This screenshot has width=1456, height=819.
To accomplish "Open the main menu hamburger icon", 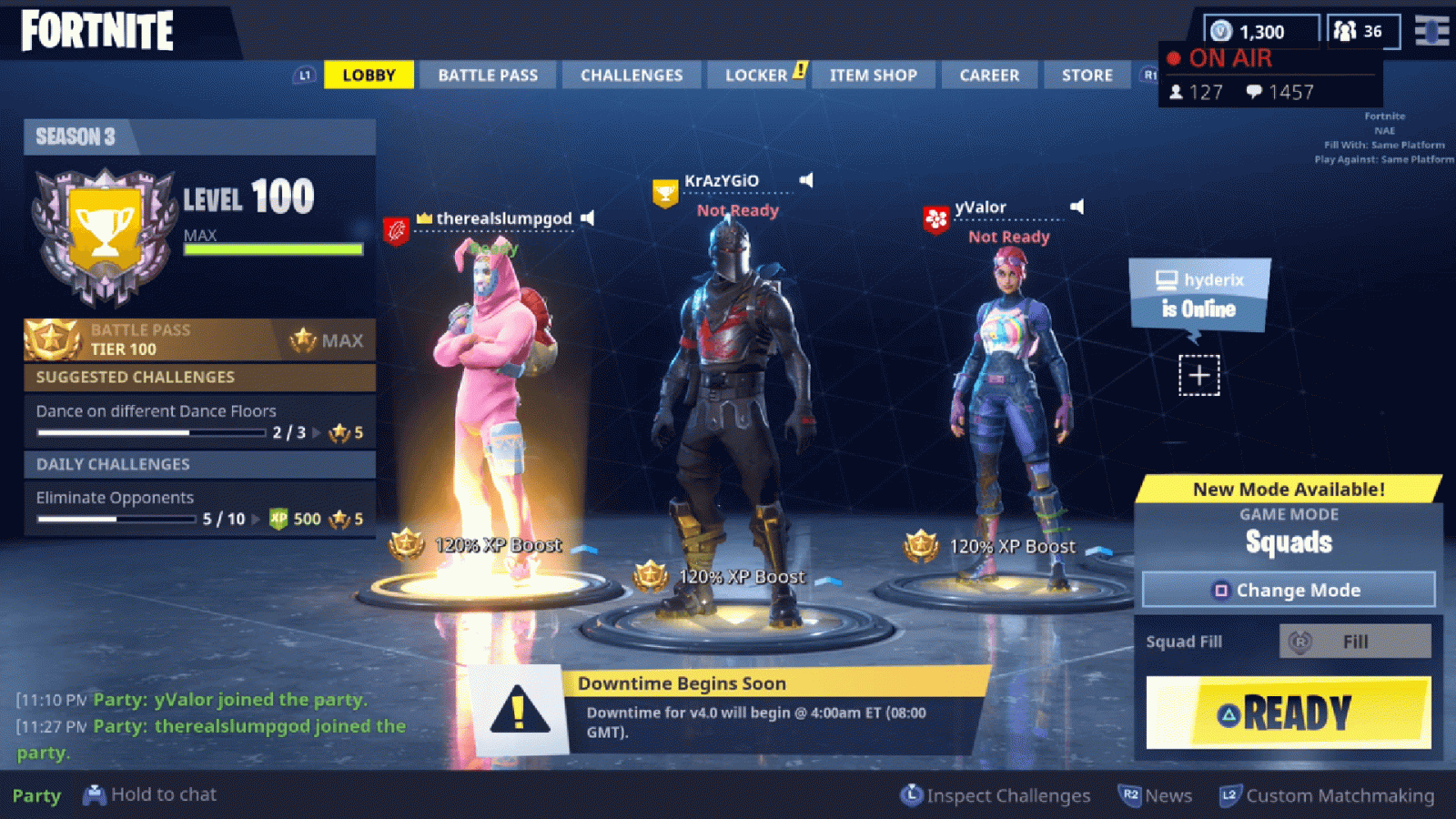I will [1433, 32].
